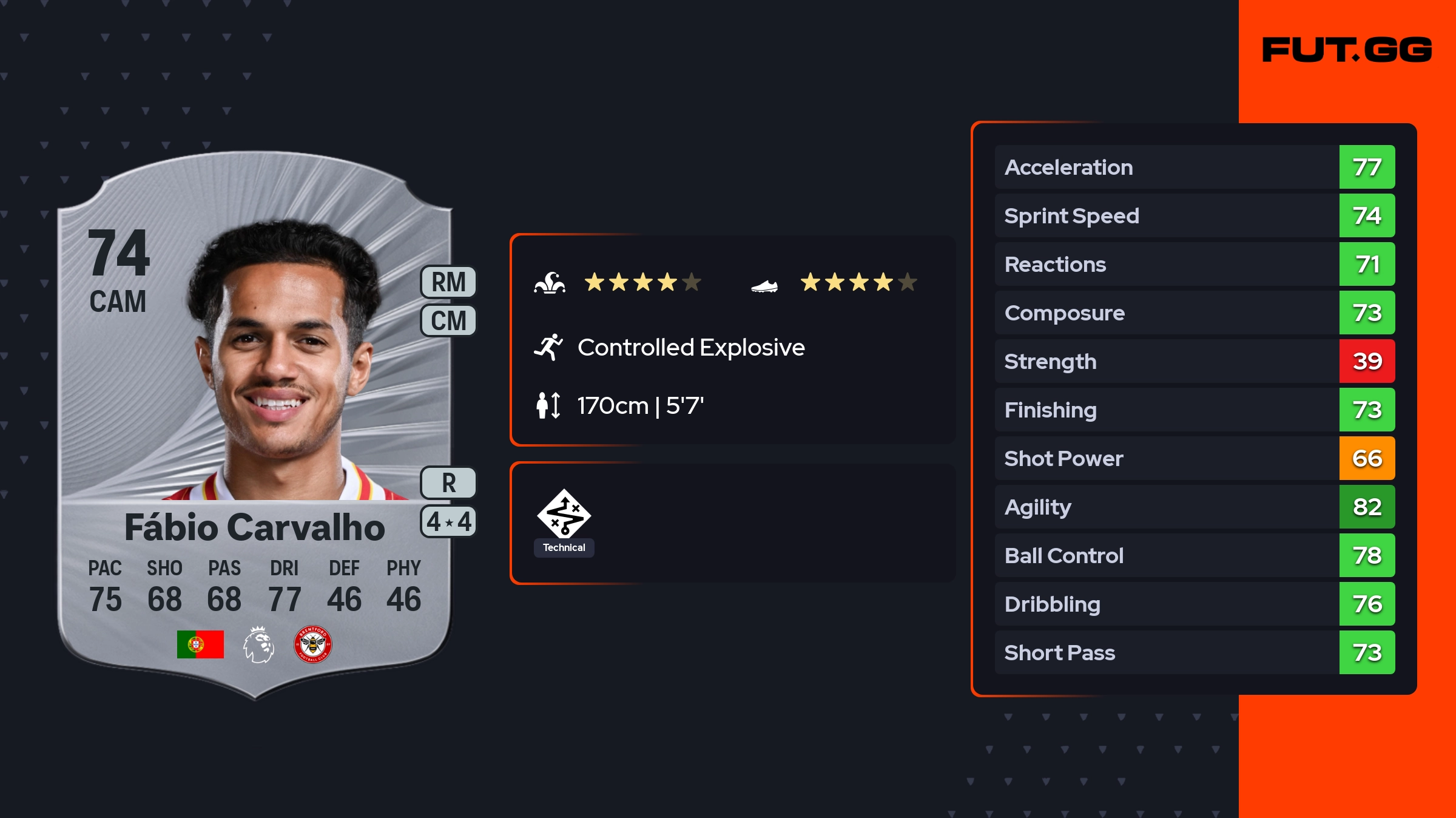Viewport: 1456px width, 818px height.
Task: Click the Technical playstyle icon
Action: point(564,515)
